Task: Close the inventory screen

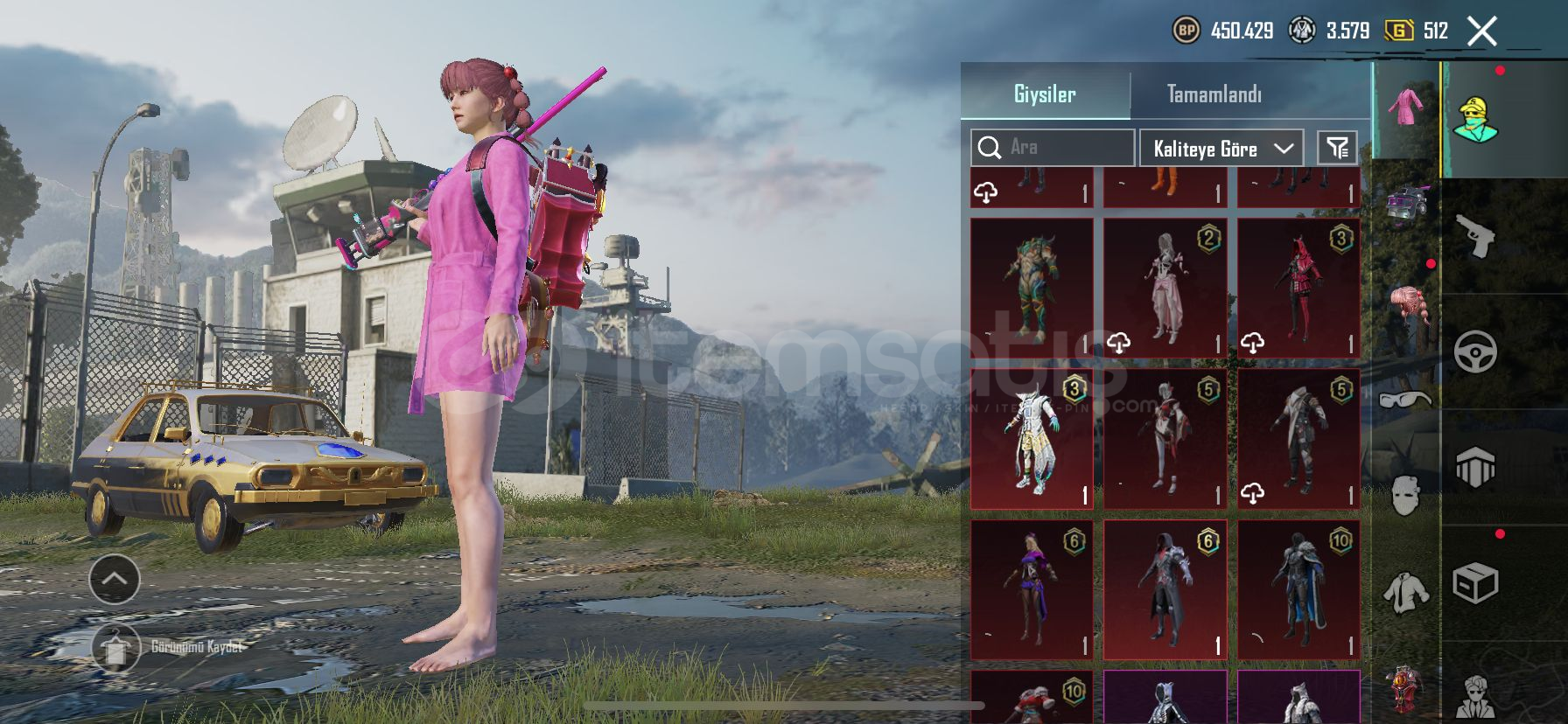Action: point(1481,31)
